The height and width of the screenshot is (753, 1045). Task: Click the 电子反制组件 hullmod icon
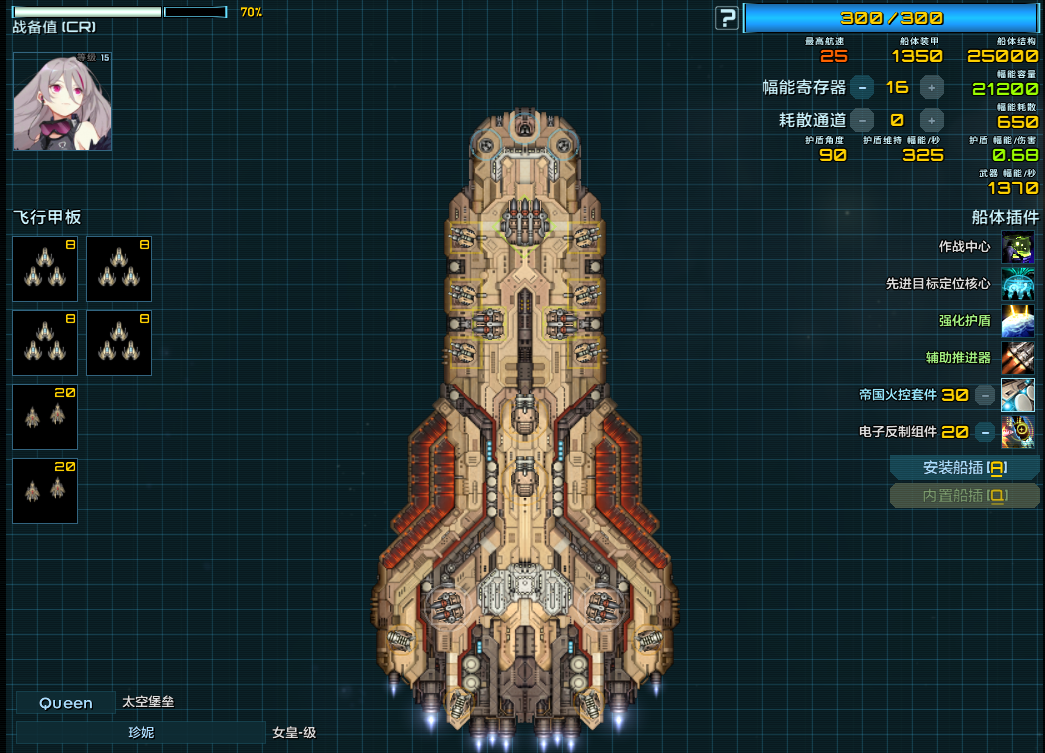(x=1018, y=432)
